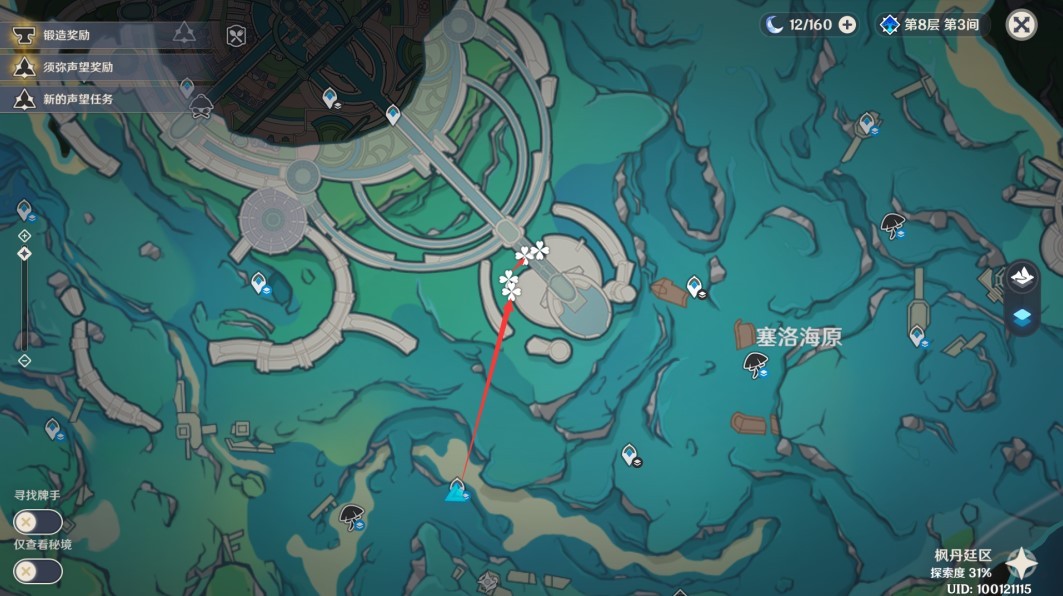1063x596 pixels.
Task: Toggle the 仅查看秘境 domains-only switch
Action: 37,571
